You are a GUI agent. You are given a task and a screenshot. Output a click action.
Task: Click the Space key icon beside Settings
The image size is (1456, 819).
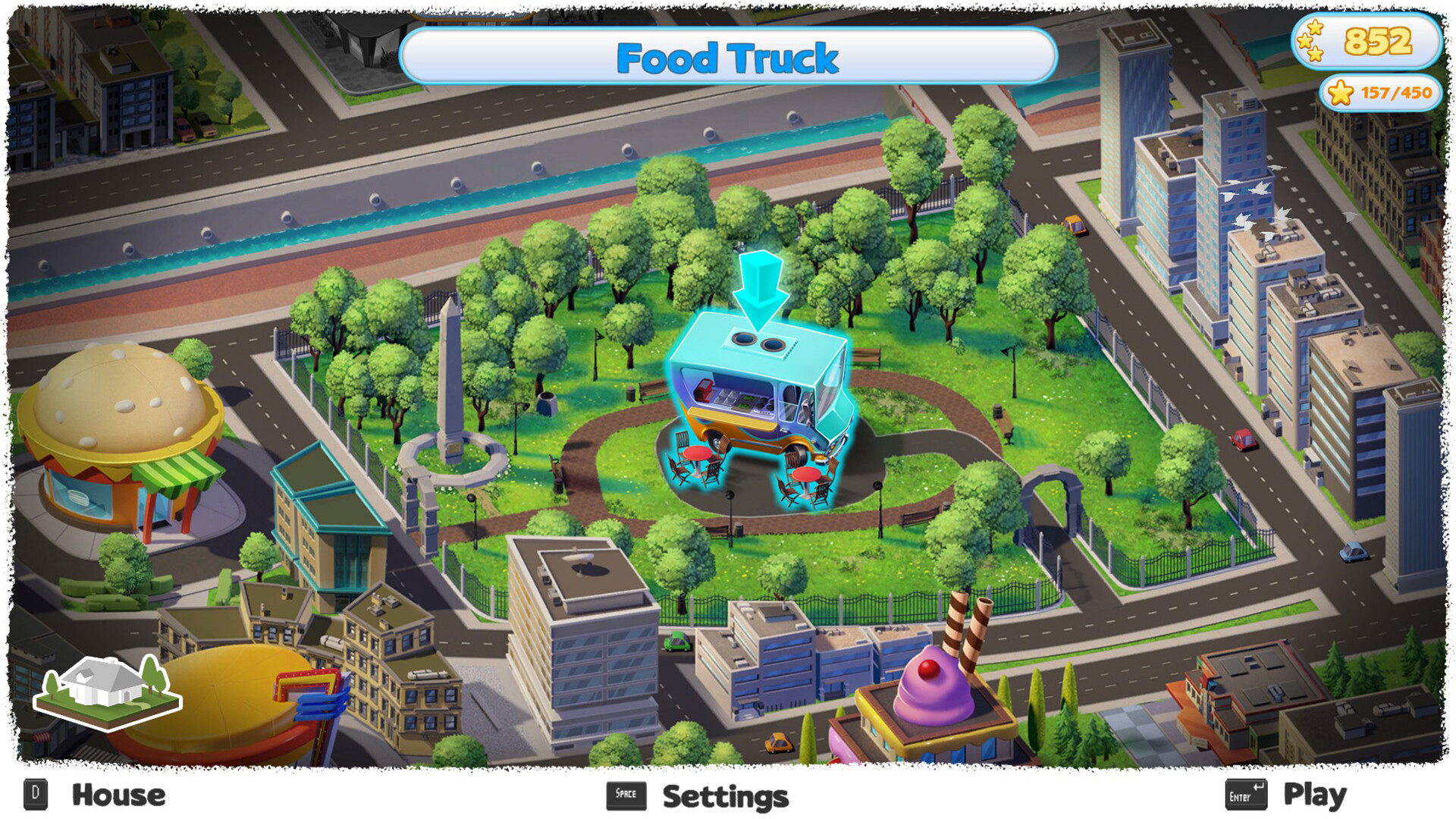coord(626,794)
